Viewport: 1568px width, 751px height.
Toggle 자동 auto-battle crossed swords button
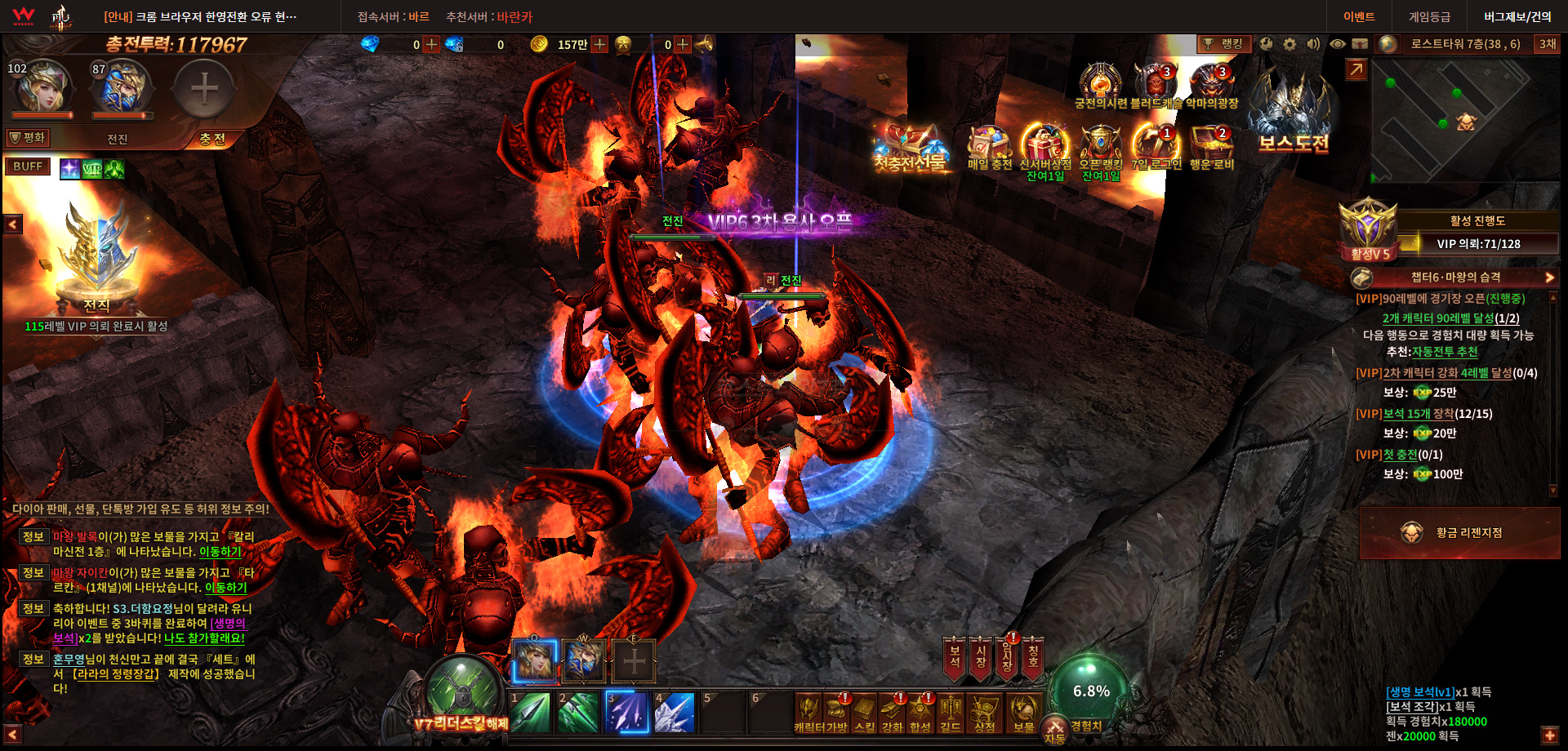(1054, 729)
